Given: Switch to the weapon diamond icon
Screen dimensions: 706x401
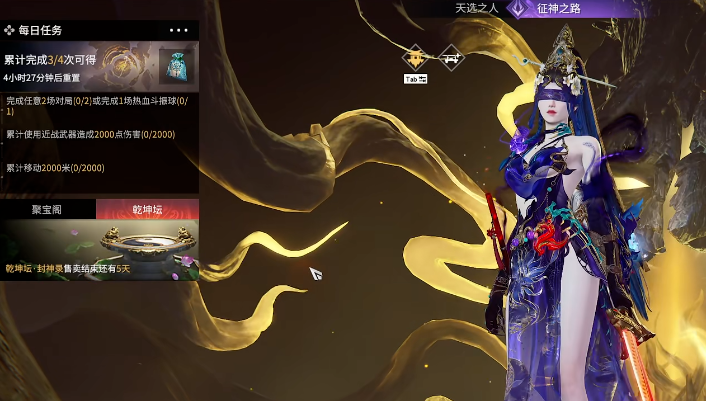Looking at the screenshot, I should pos(451,57).
